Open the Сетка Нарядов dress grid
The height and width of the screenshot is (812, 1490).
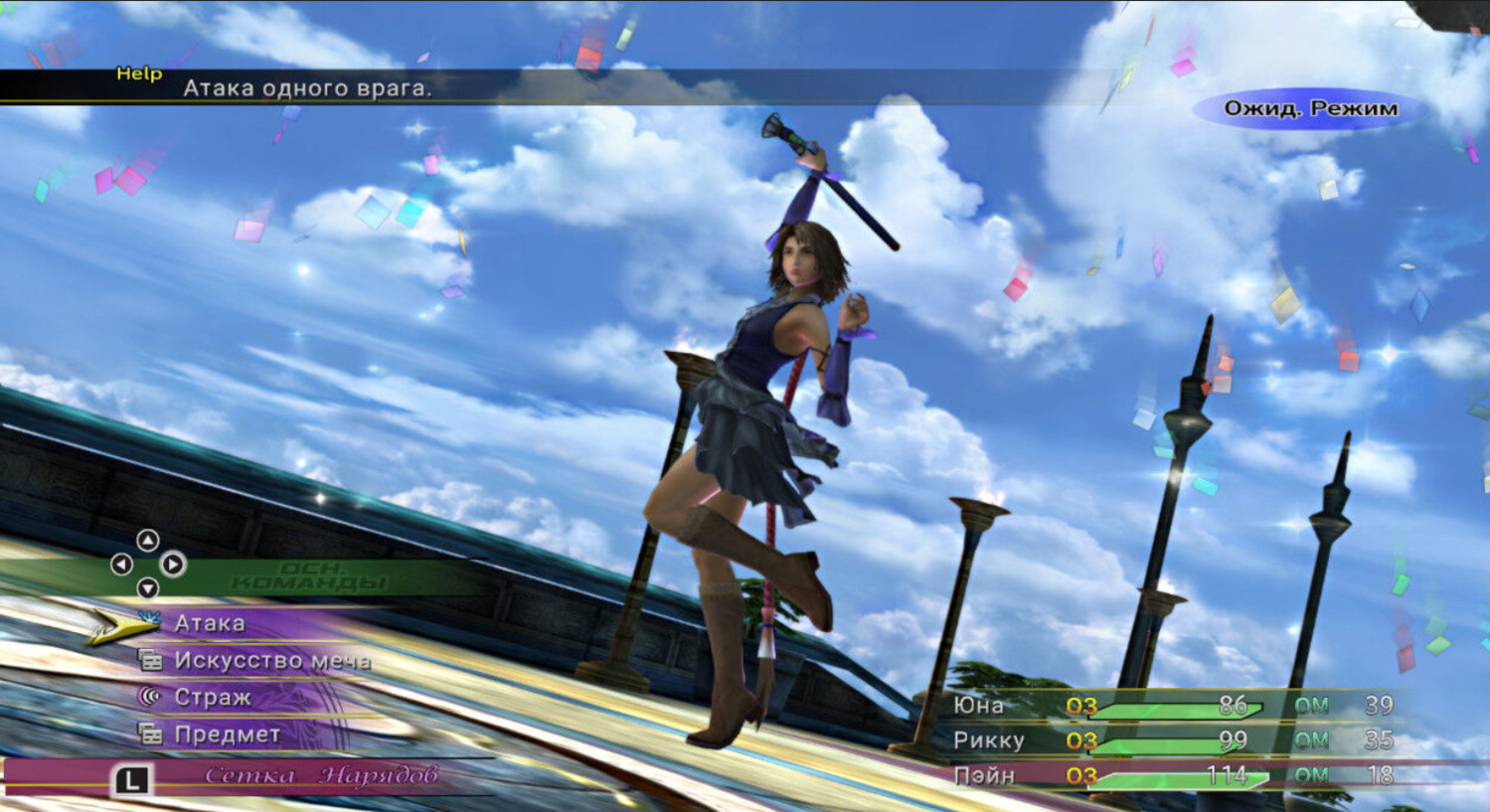[x=320, y=776]
